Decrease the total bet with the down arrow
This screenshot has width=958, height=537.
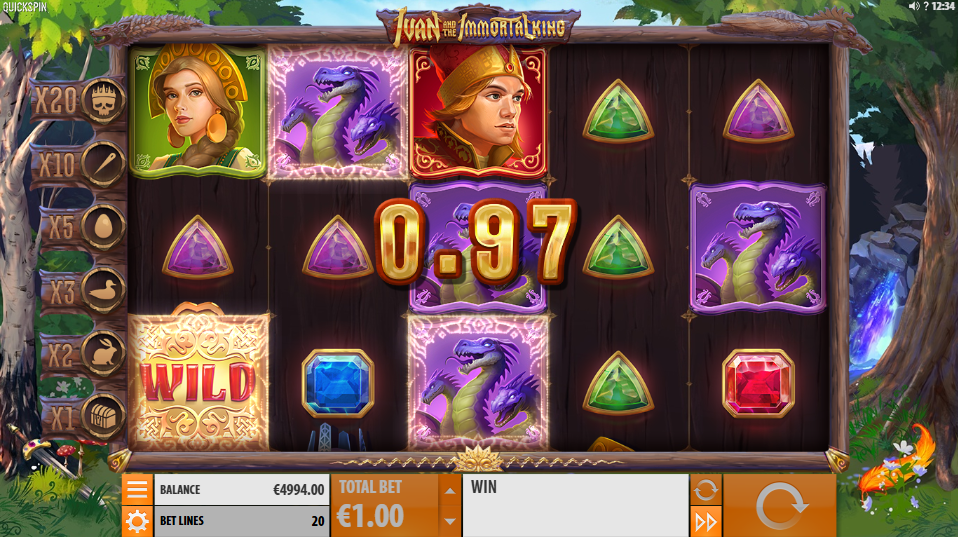click(x=450, y=521)
